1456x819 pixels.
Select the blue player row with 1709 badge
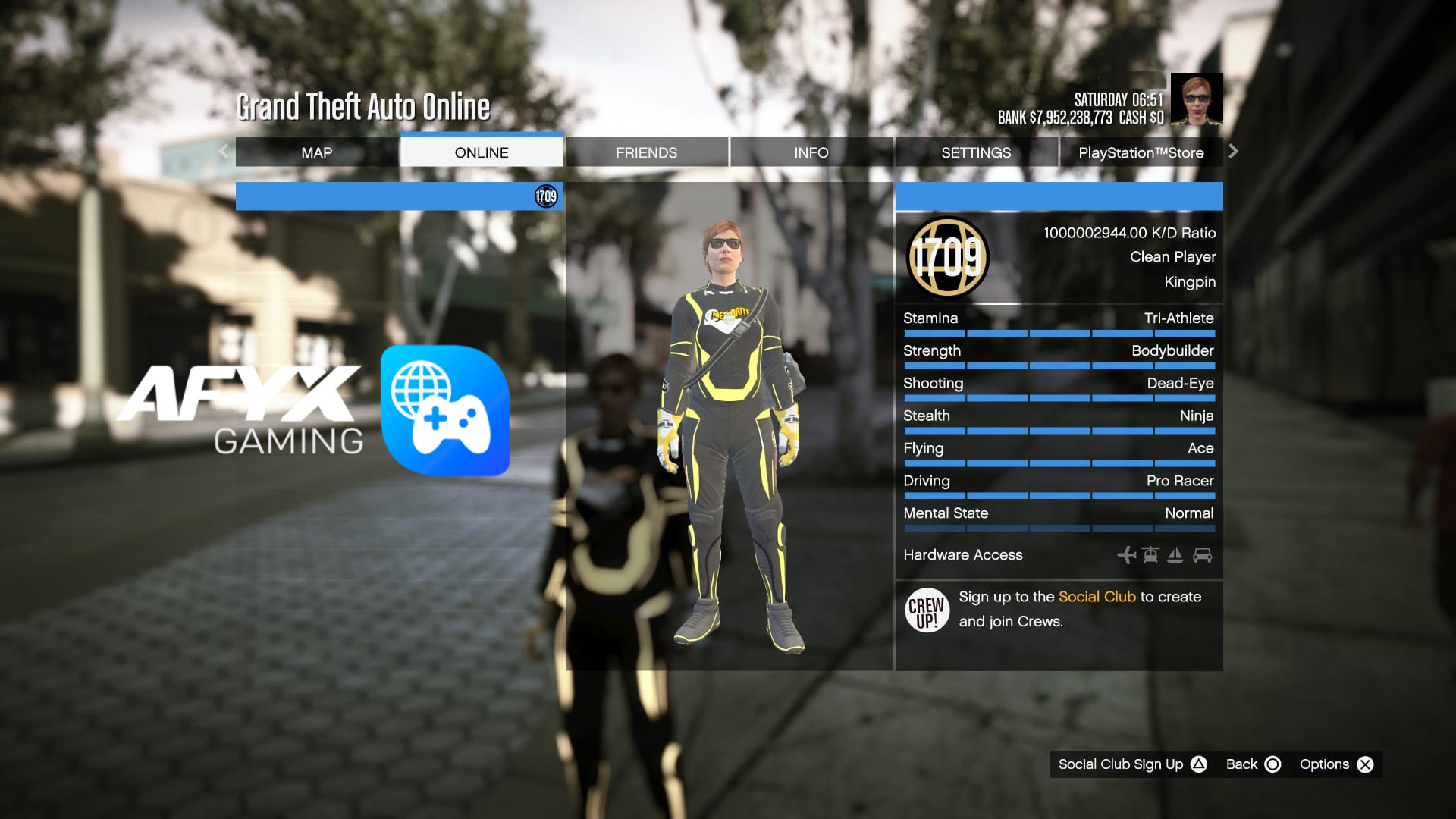[399, 196]
